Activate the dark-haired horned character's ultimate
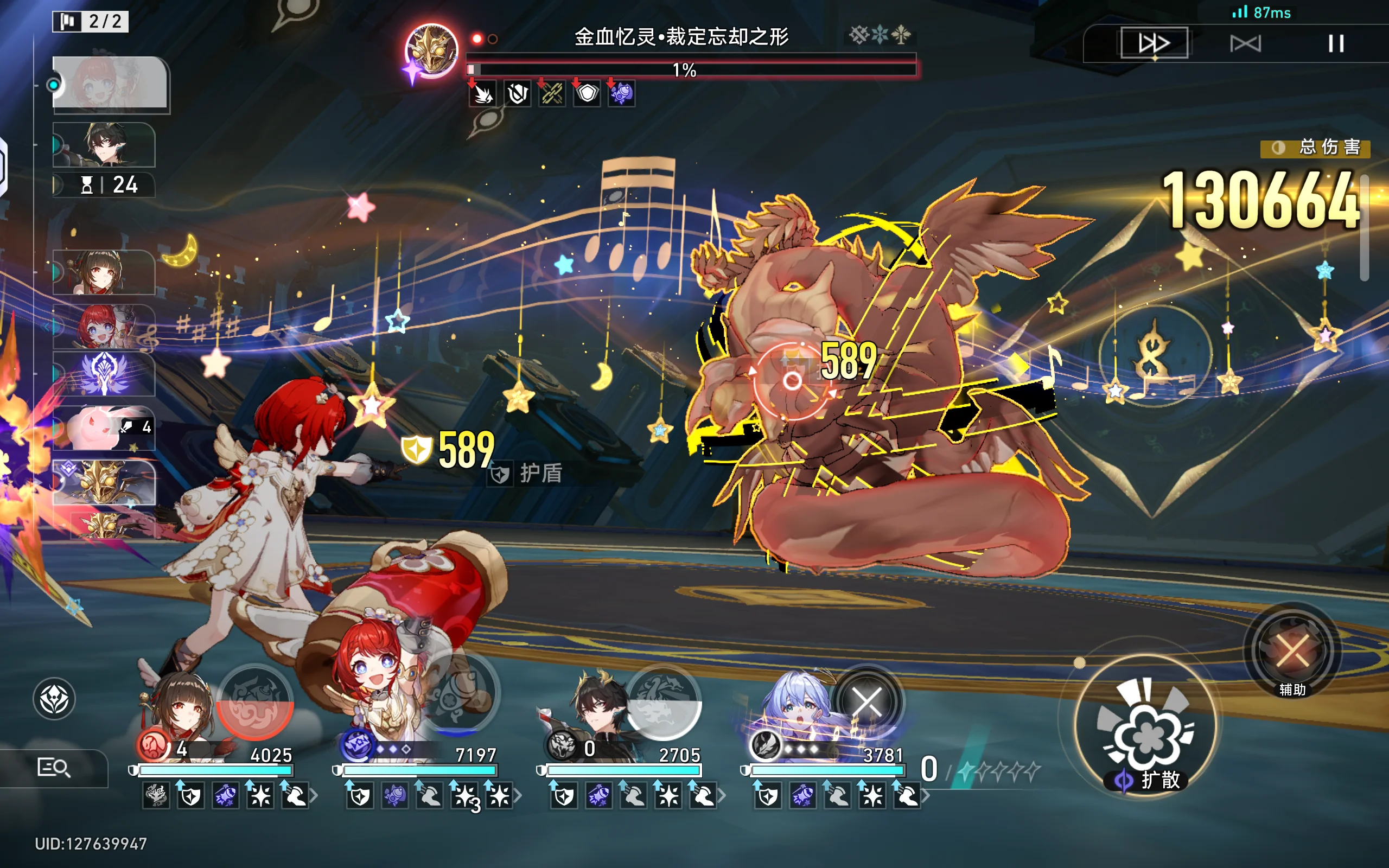 pyautogui.click(x=663, y=703)
